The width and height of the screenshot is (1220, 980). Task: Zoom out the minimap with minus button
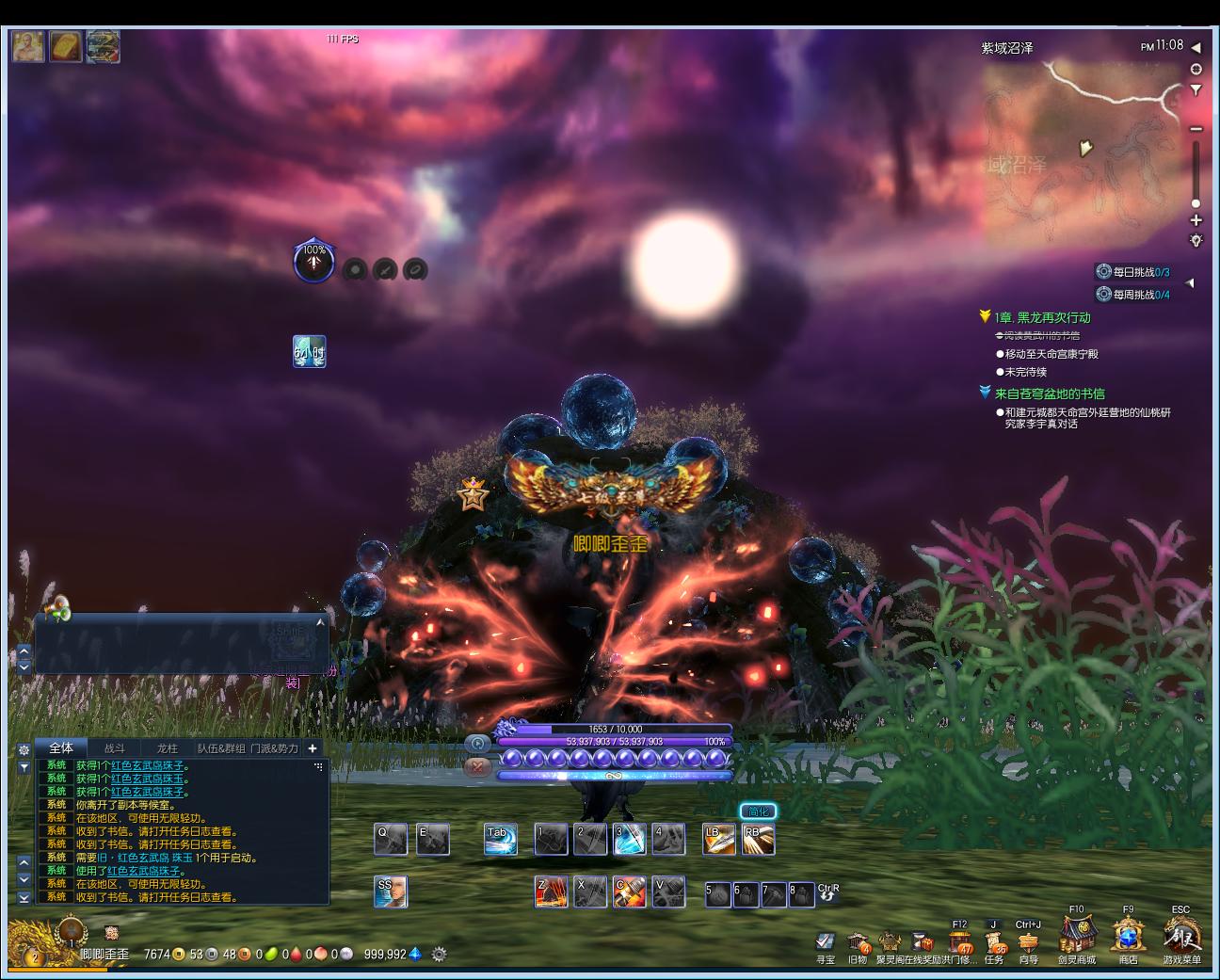click(1196, 129)
